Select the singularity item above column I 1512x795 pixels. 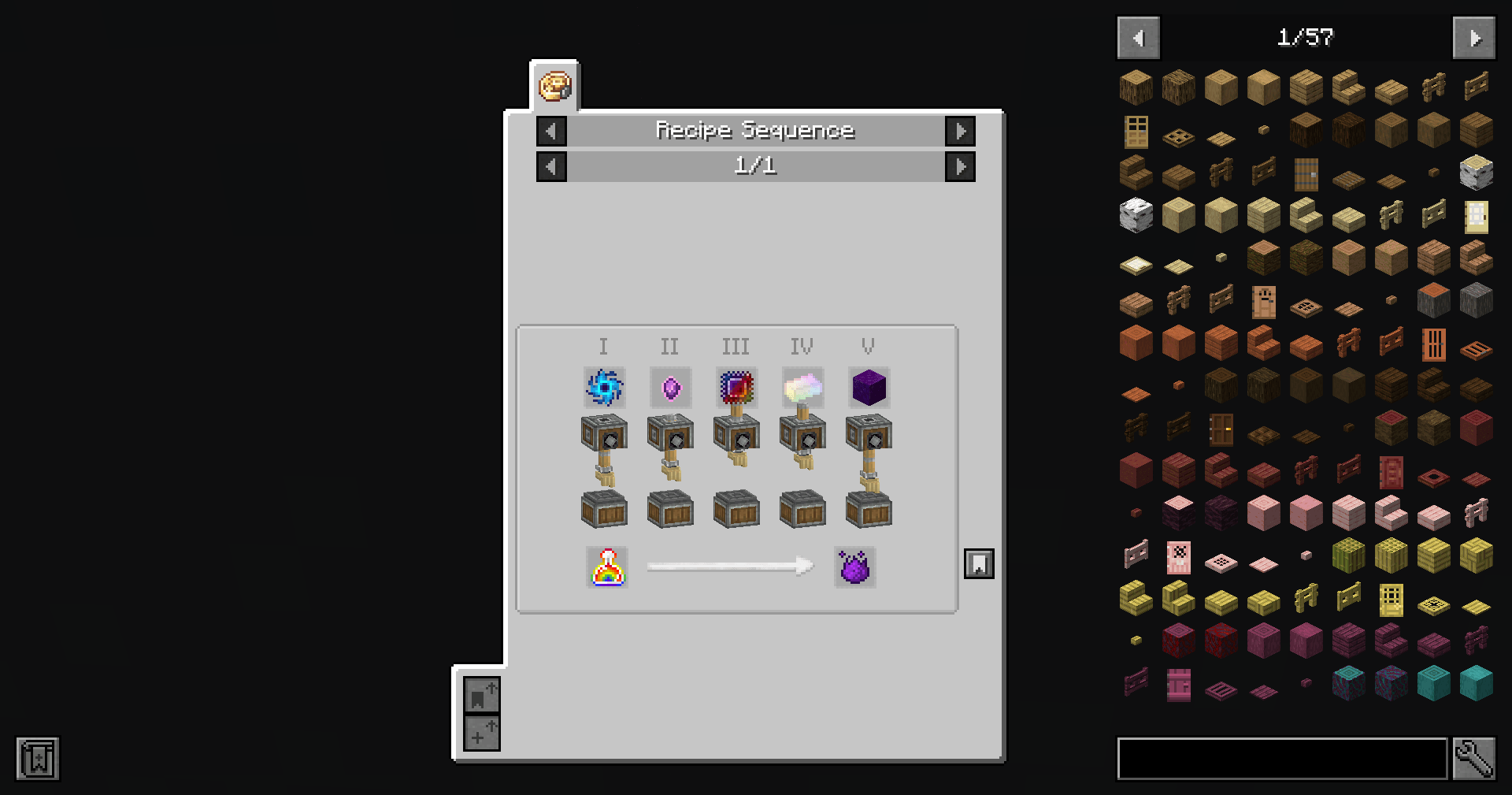click(x=604, y=387)
